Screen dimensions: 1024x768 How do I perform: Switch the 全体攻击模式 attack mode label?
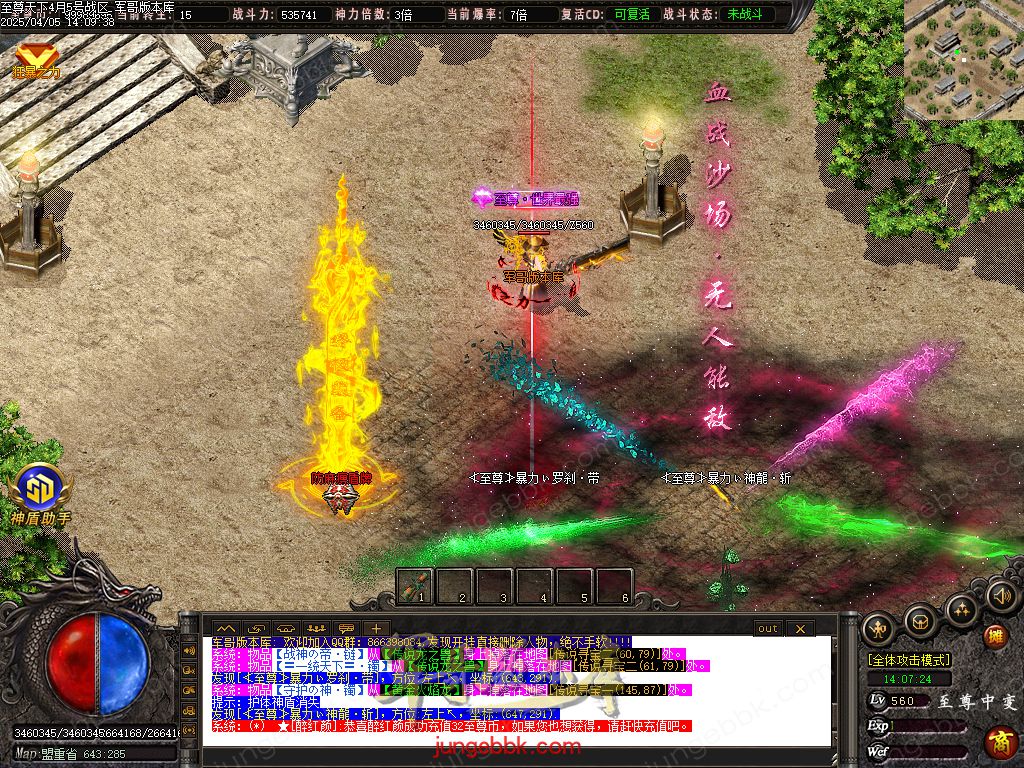pos(909,660)
